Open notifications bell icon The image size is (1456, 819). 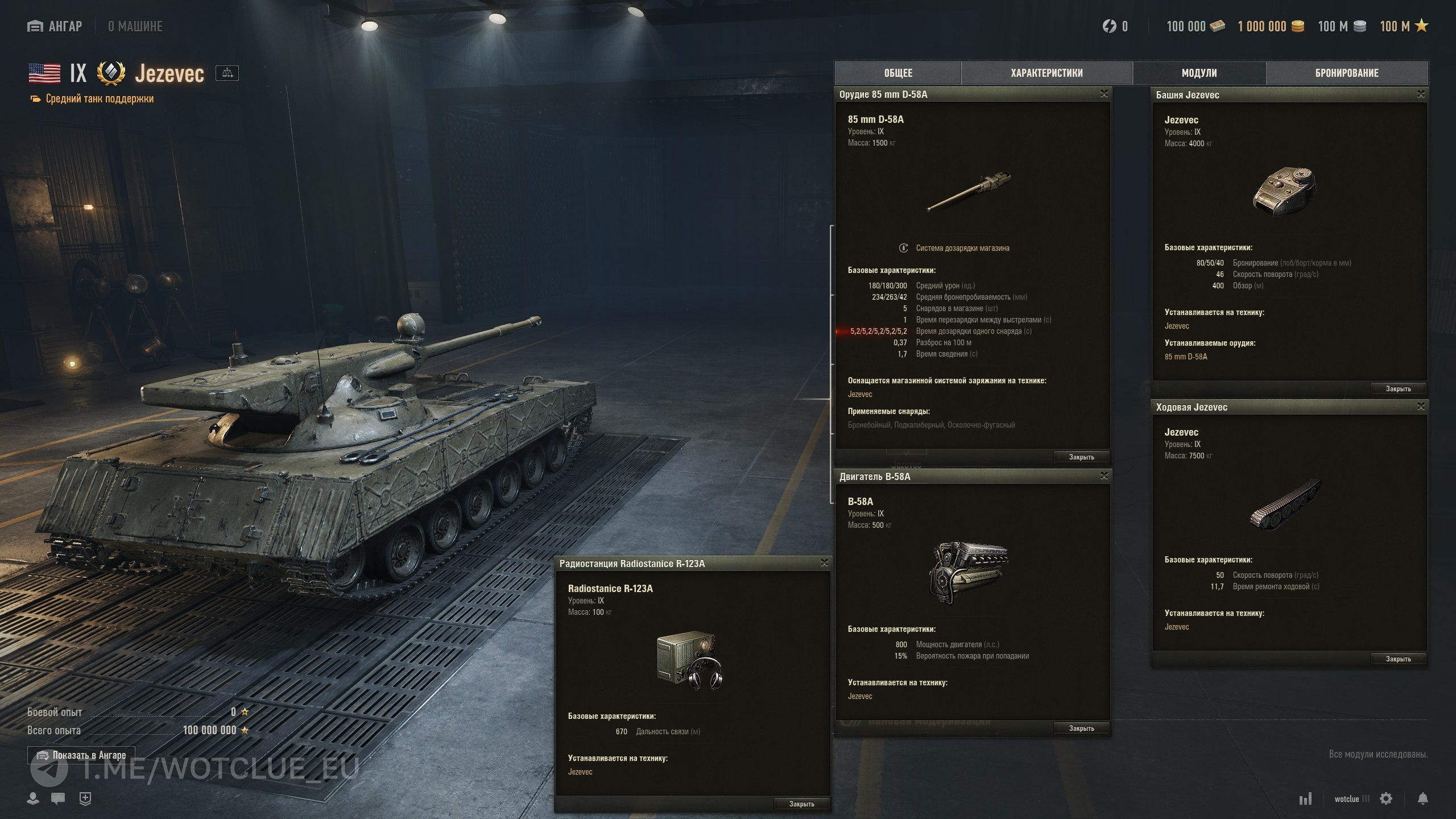click(1422, 799)
